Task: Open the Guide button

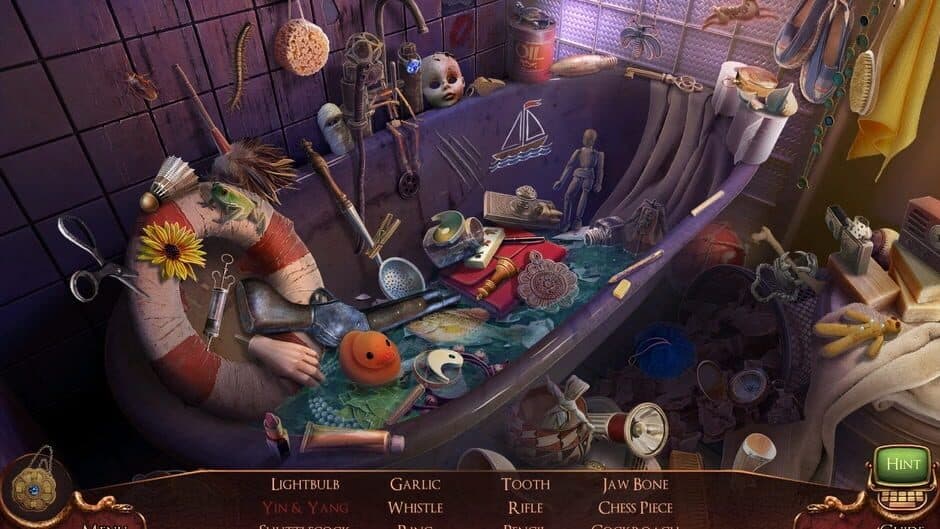Action: (894, 524)
